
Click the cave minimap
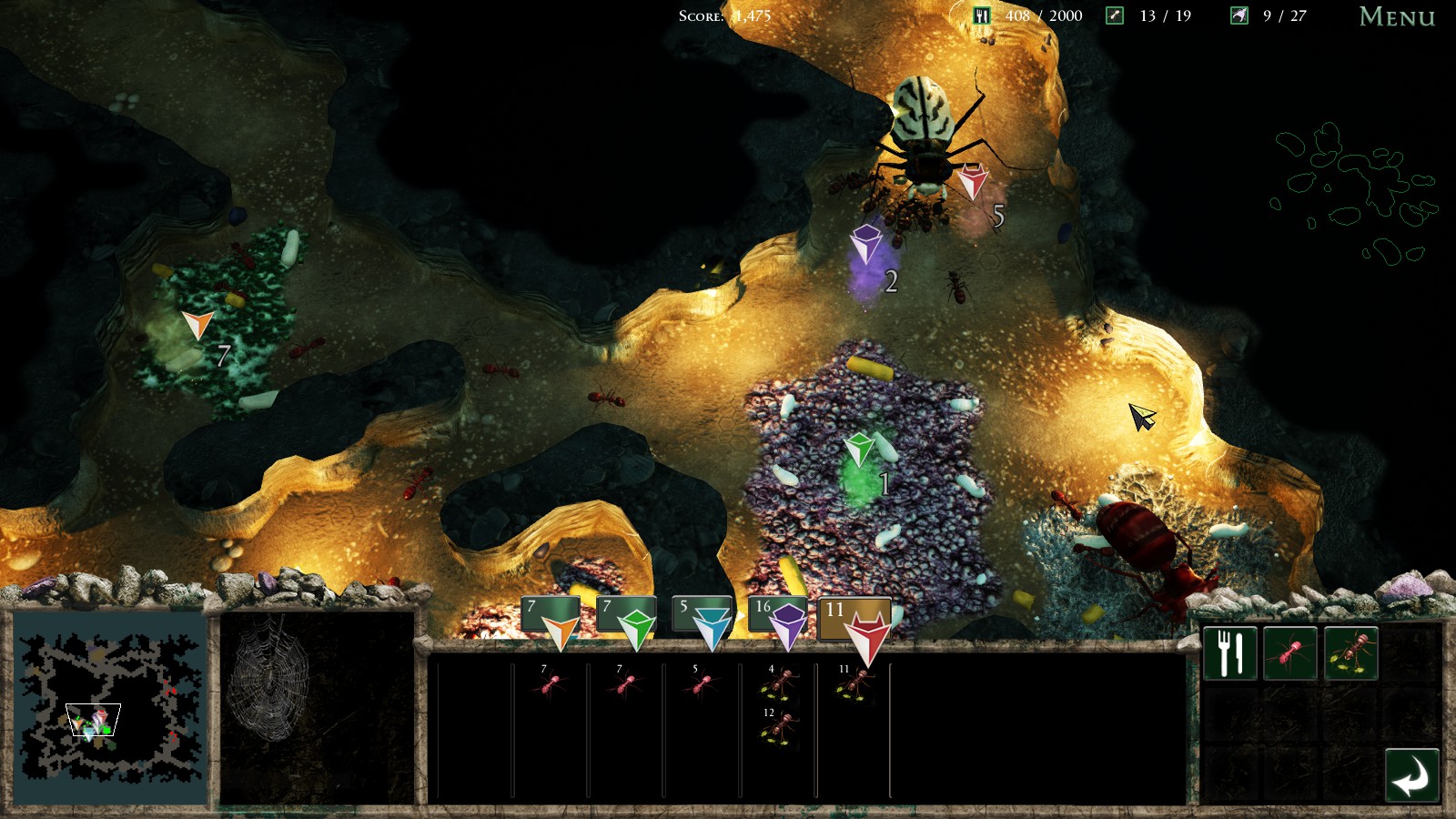(110, 709)
